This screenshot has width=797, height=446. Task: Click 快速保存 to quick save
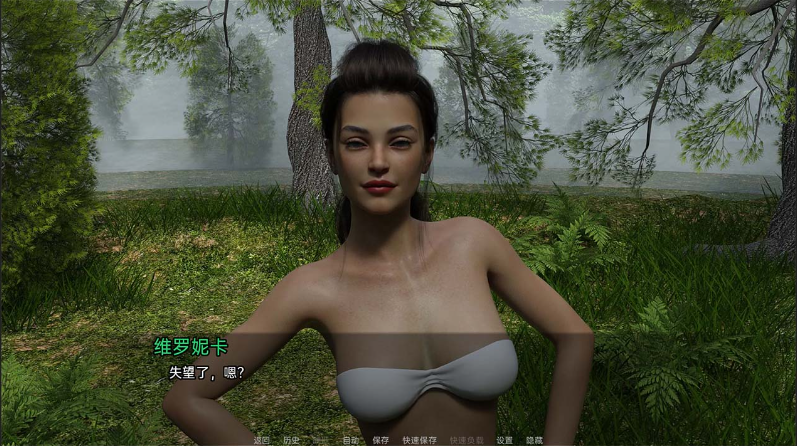[420, 440]
